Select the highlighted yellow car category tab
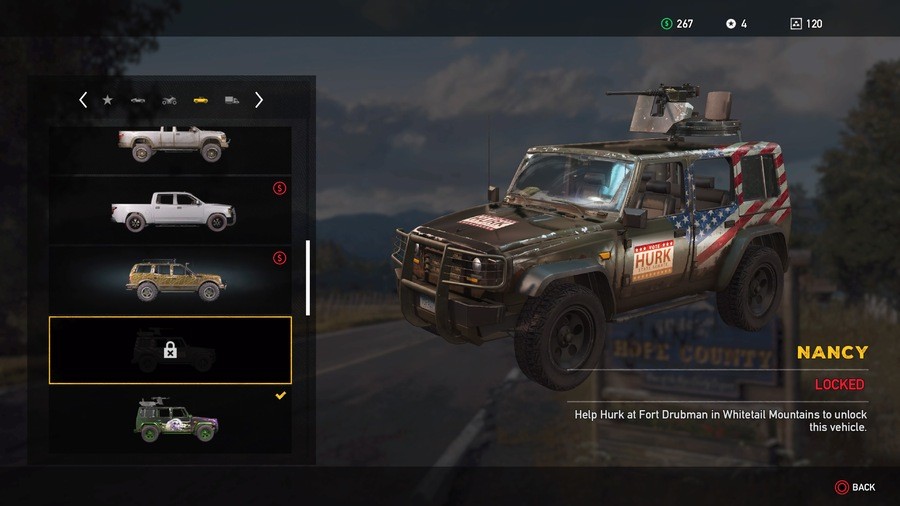Viewport: 900px width, 506px height. pyautogui.click(x=200, y=100)
